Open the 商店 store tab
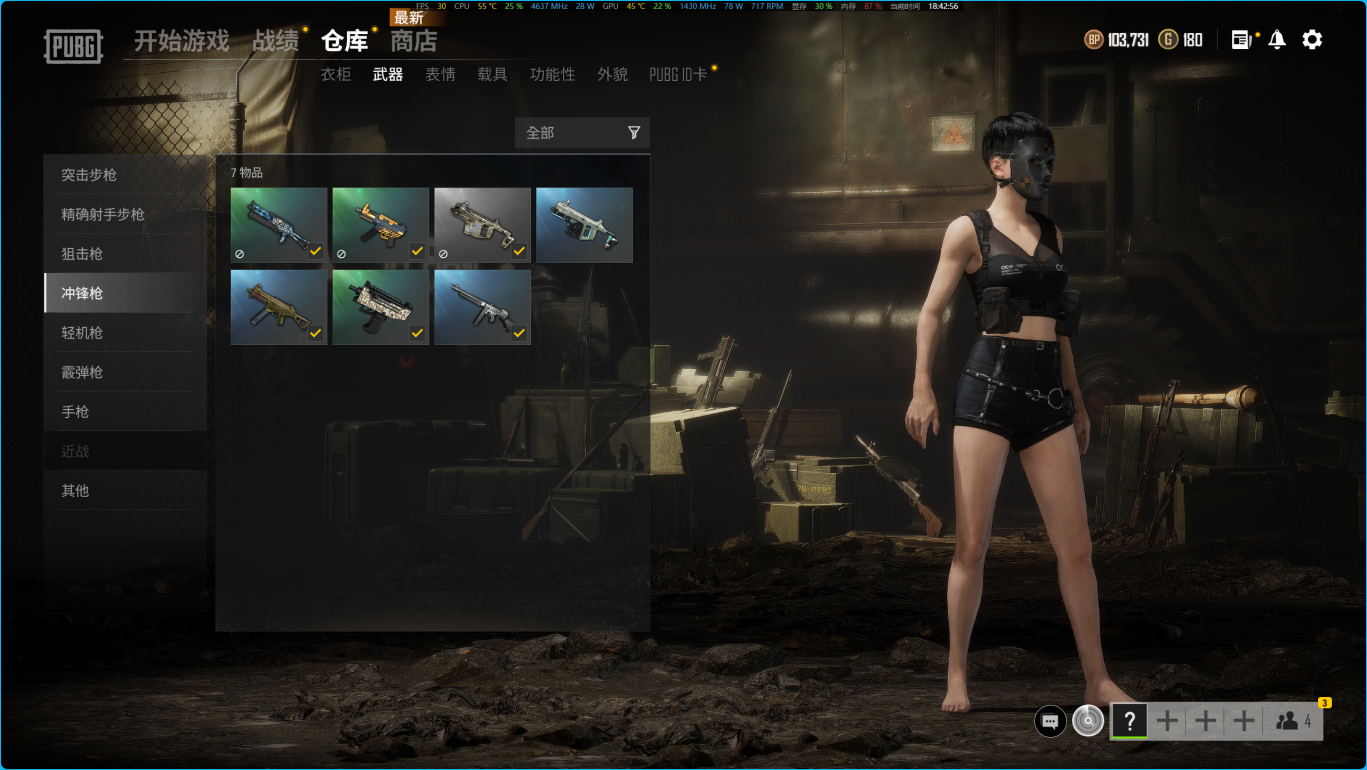The image size is (1367, 770). (414, 41)
